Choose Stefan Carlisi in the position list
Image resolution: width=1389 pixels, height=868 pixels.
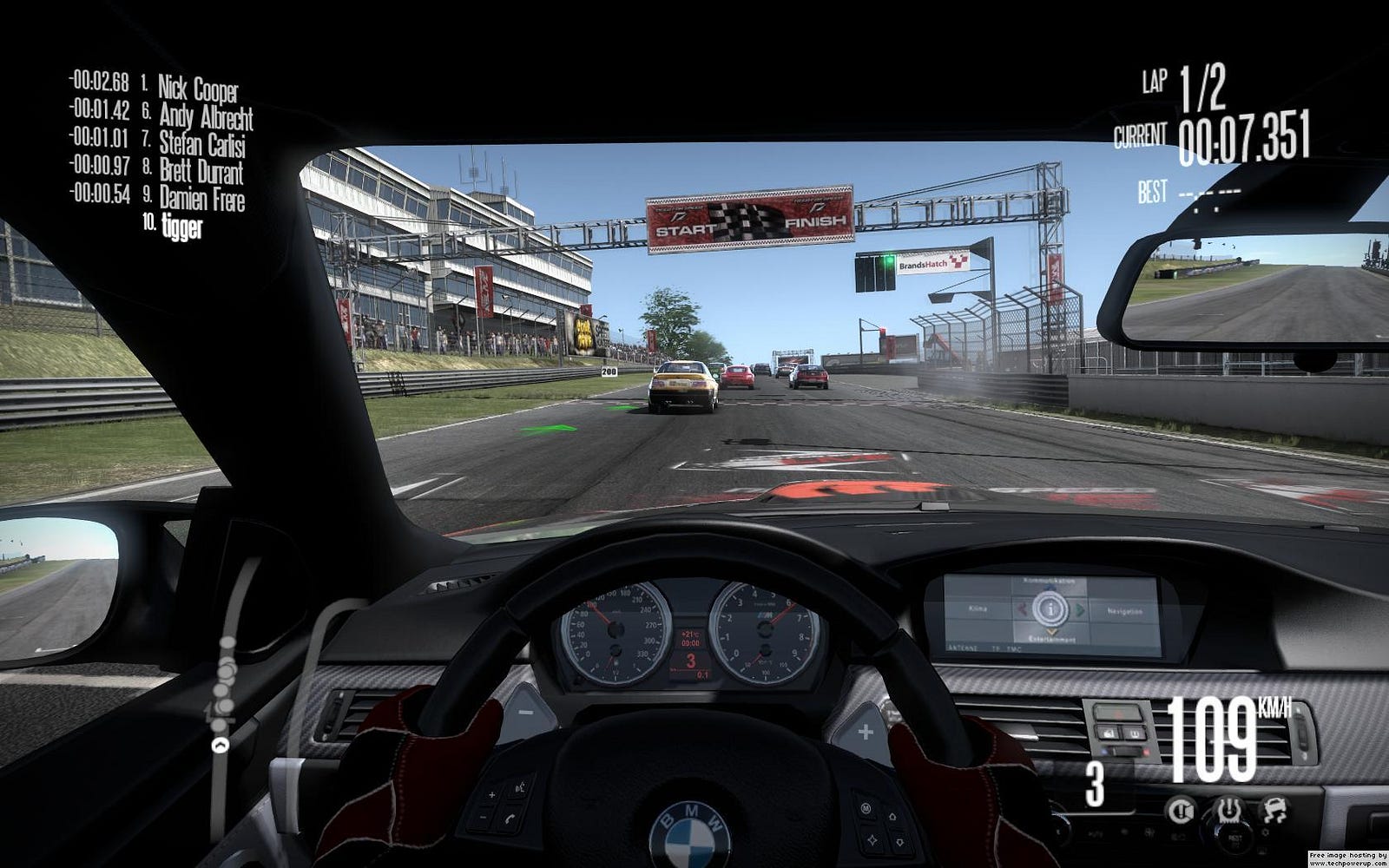click(x=201, y=143)
